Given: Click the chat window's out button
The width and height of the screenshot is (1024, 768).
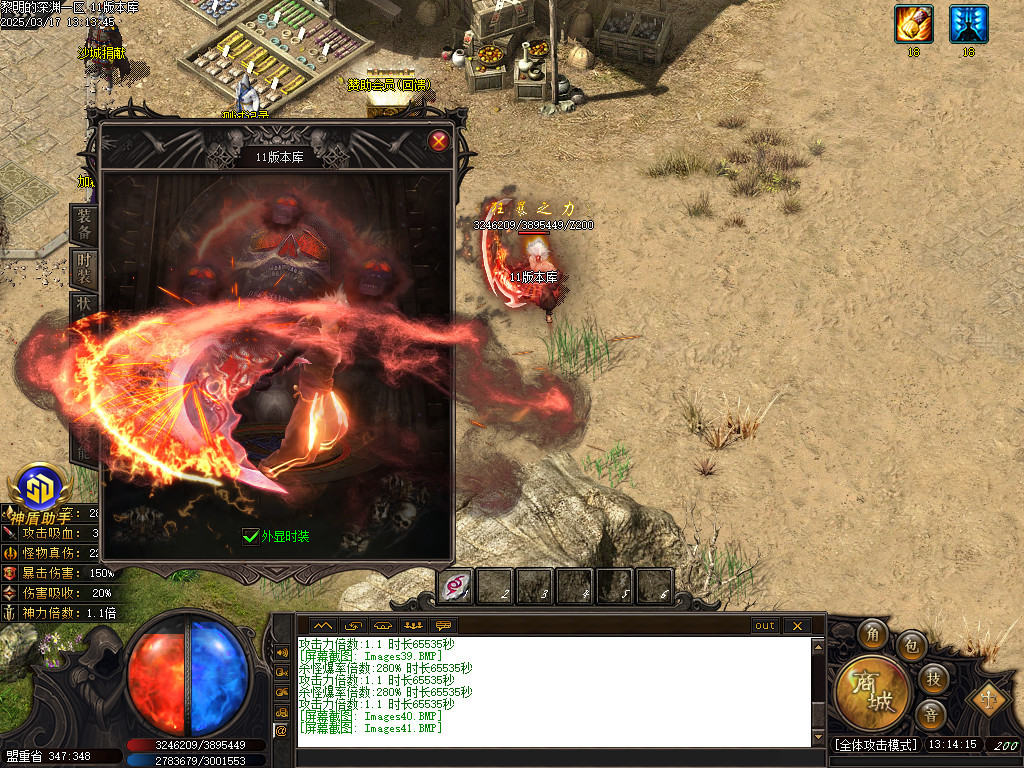Looking at the screenshot, I should point(765,626).
